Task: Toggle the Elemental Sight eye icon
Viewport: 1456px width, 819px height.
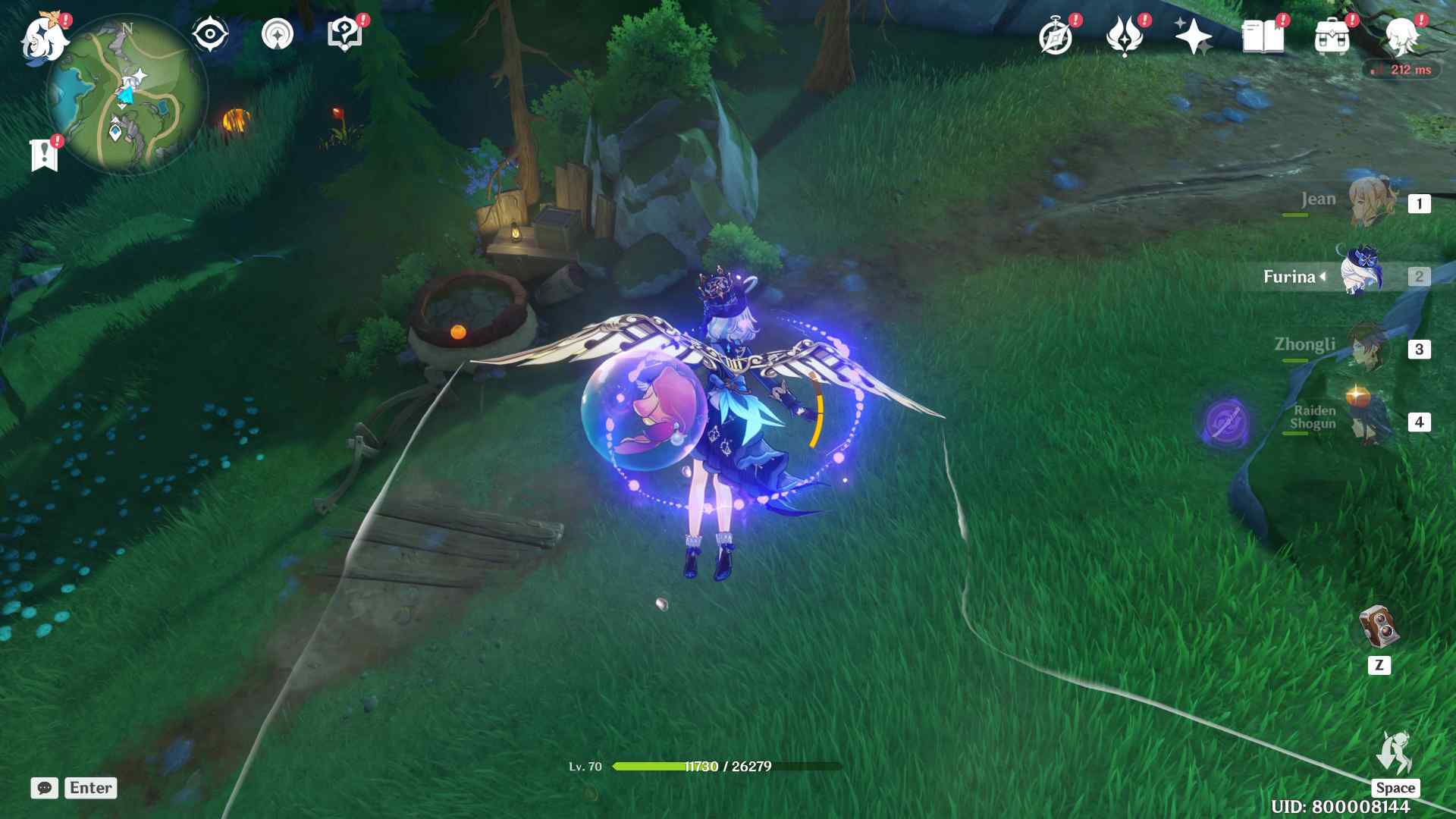Action: [210, 35]
